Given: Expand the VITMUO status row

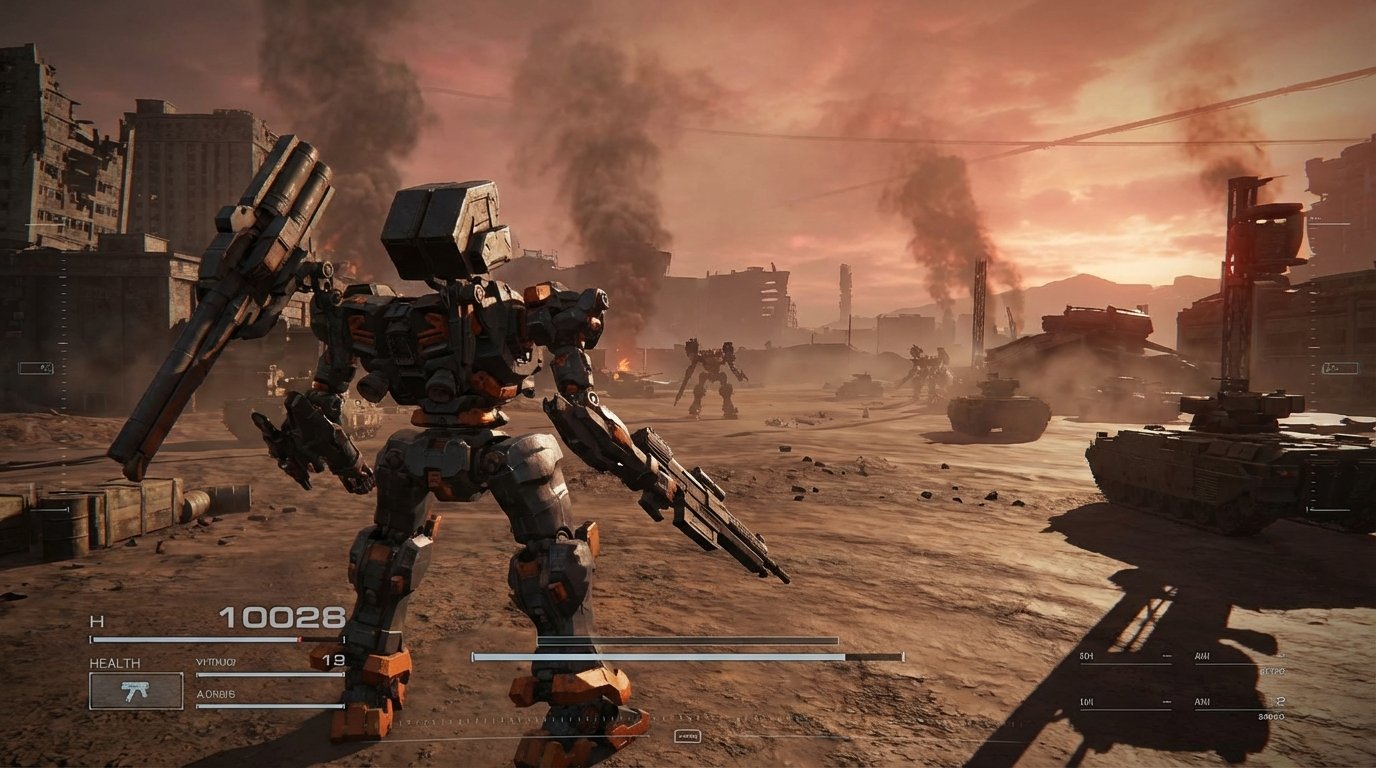Looking at the screenshot, I should [217, 661].
